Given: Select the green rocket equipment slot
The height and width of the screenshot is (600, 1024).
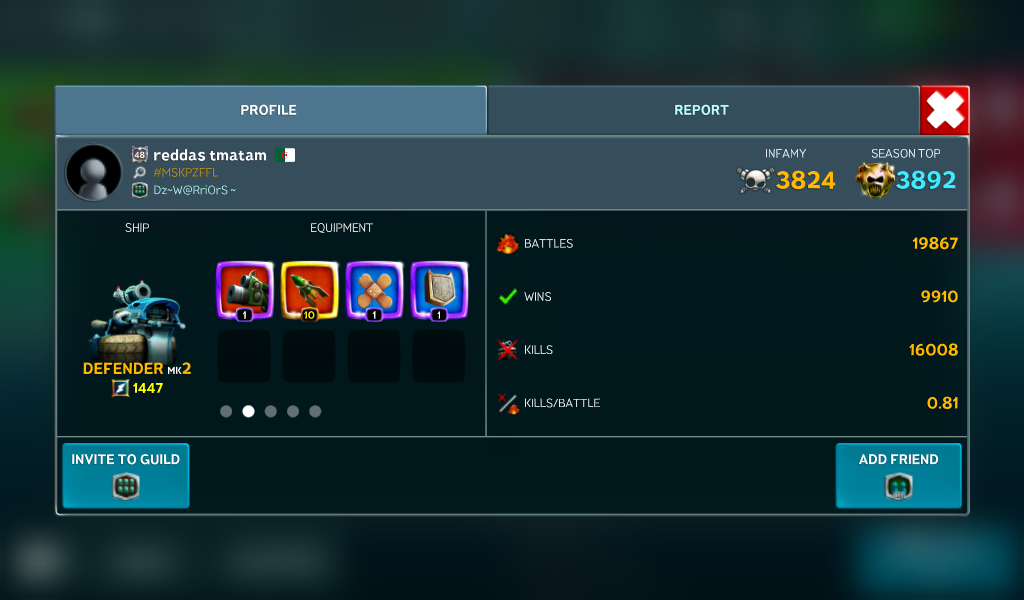Looking at the screenshot, I should point(309,290).
